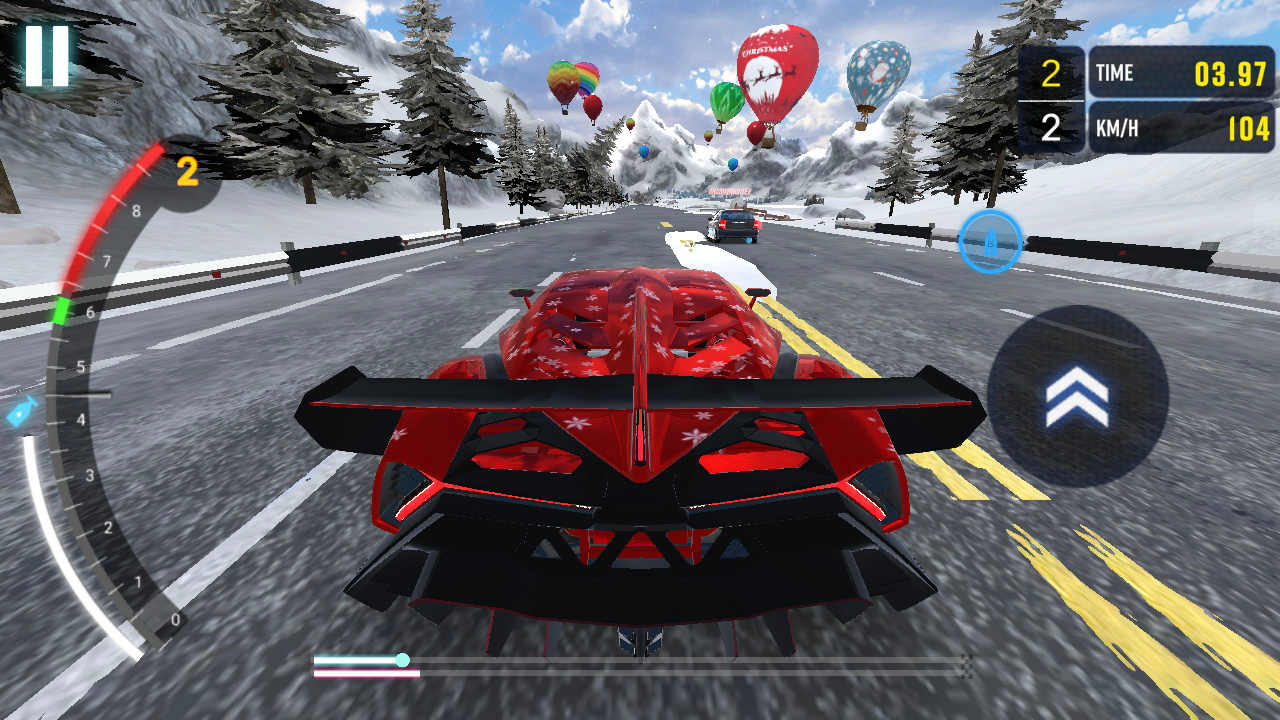Tap the white lap counter 2

pyautogui.click(x=1049, y=126)
